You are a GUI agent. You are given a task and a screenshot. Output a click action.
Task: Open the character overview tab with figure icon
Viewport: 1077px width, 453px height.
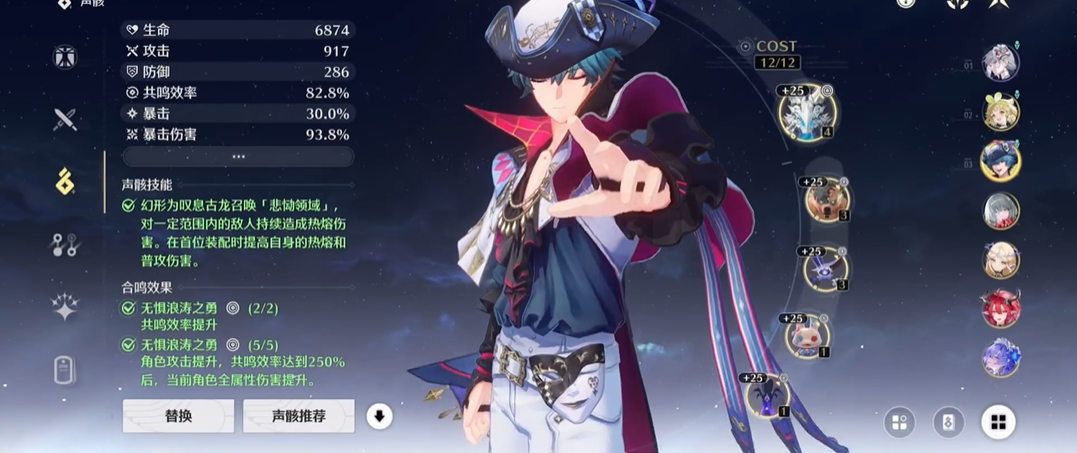click(x=66, y=57)
